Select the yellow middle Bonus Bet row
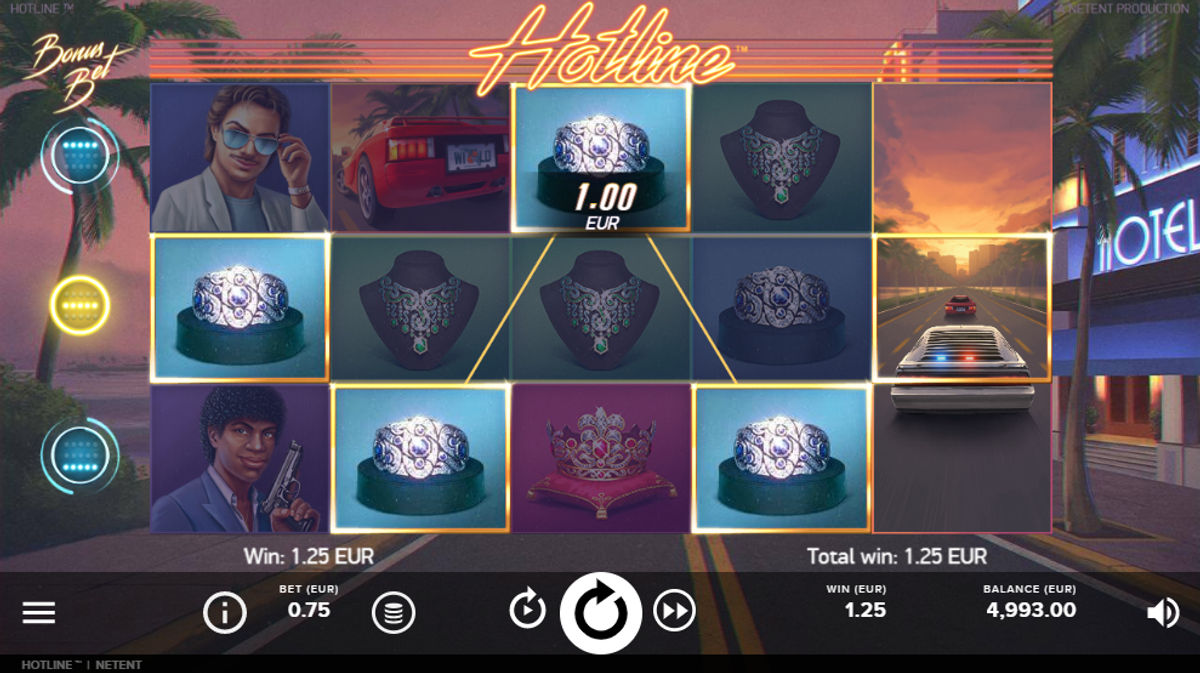The width and height of the screenshot is (1200, 673). [x=79, y=304]
